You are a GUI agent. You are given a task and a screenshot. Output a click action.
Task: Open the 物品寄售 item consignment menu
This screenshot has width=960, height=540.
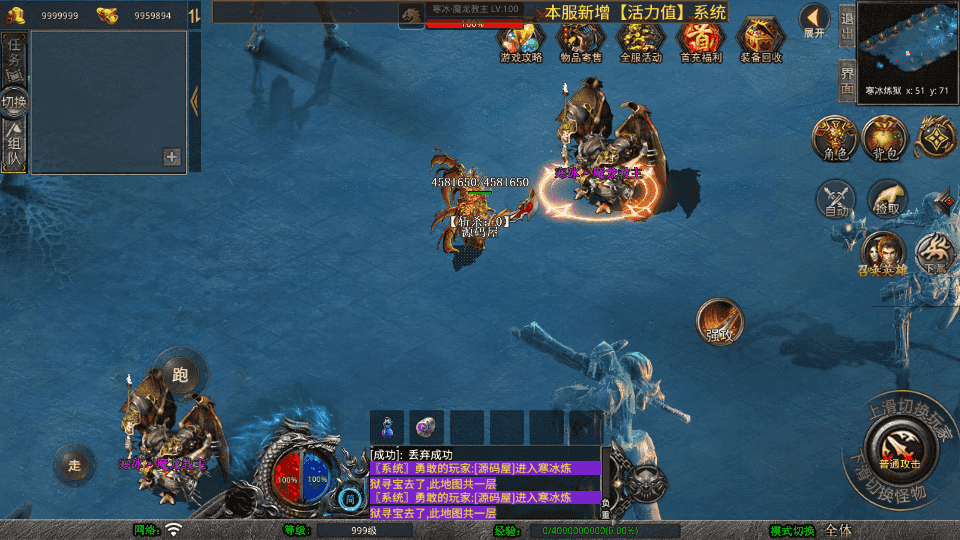click(581, 40)
